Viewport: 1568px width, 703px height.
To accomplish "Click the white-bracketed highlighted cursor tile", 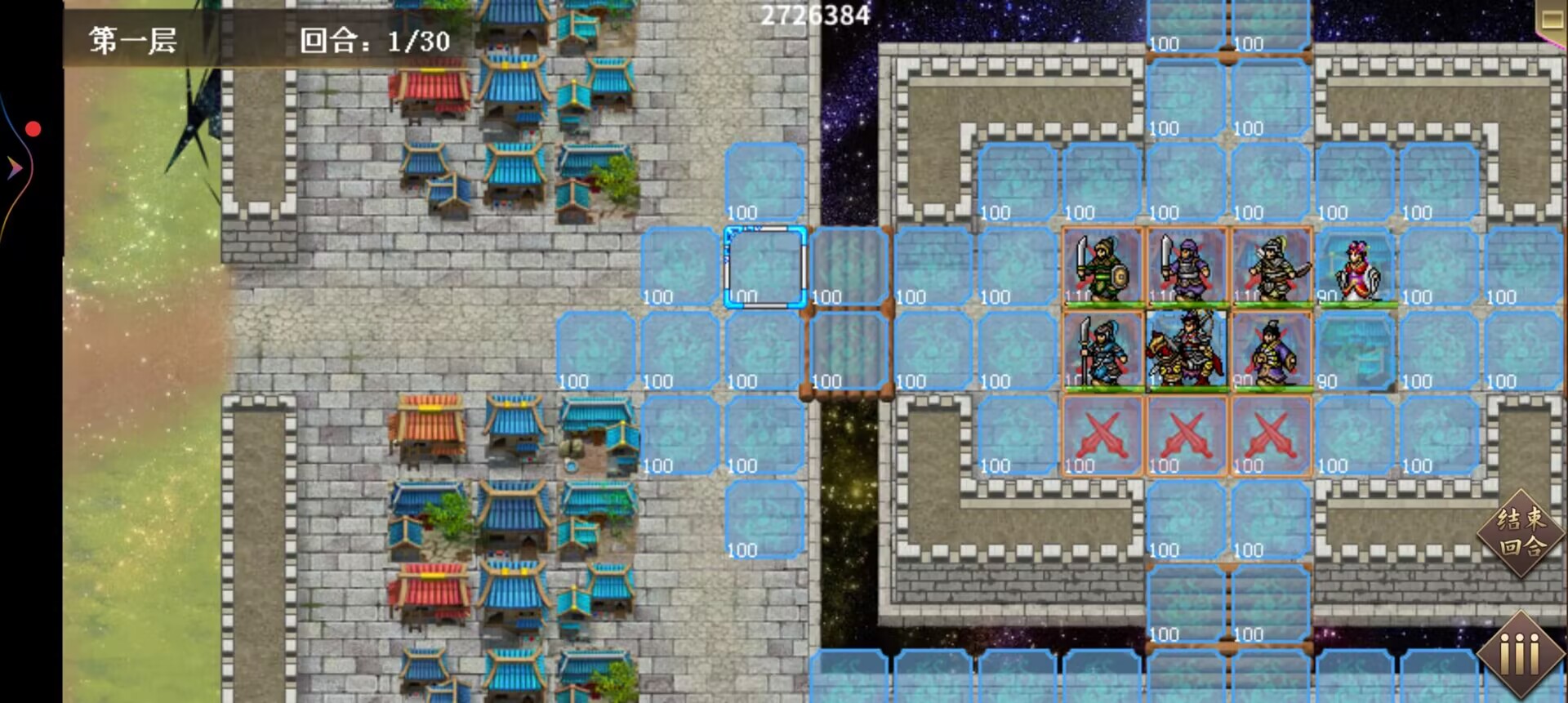I will [x=764, y=267].
